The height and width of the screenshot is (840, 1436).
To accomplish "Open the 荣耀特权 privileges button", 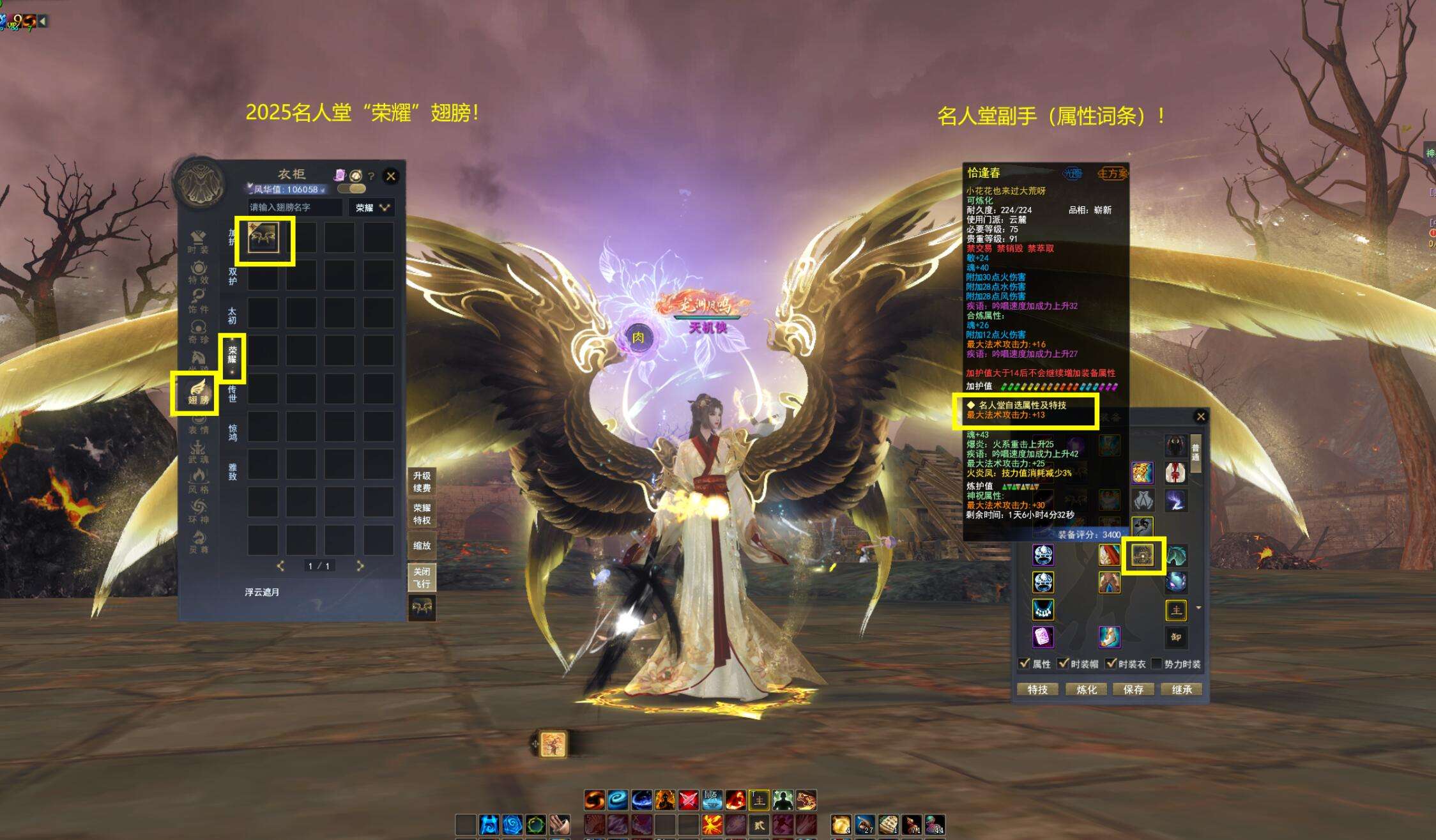I will pos(422,514).
